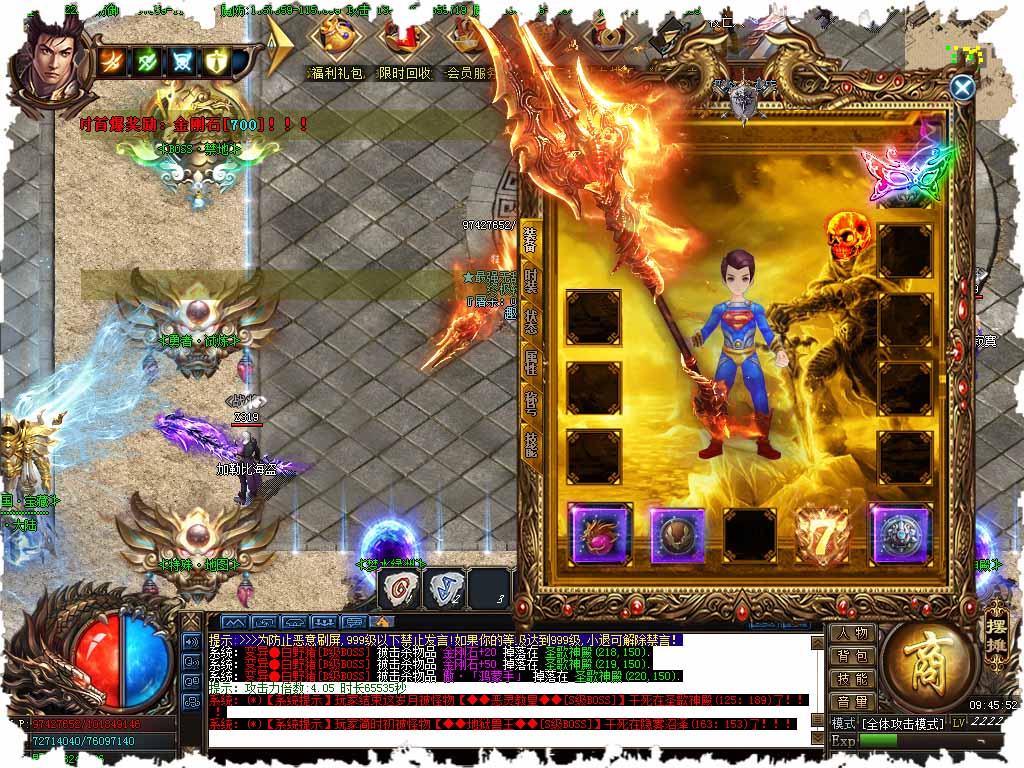Select the purple dragon orb equipment slot
The width and height of the screenshot is (1024, 768).
point(598,535)
